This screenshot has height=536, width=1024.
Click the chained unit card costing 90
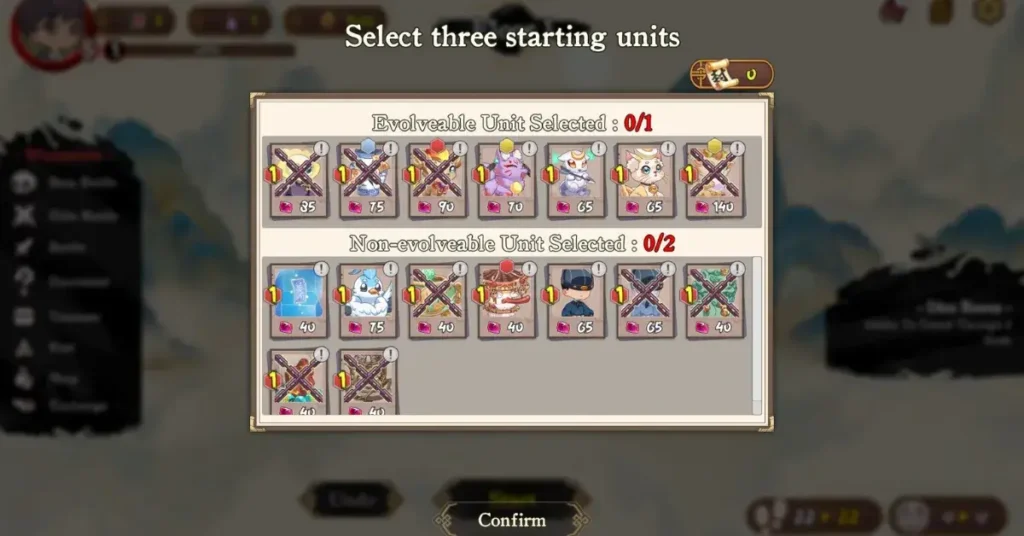[x=437, y=180]
